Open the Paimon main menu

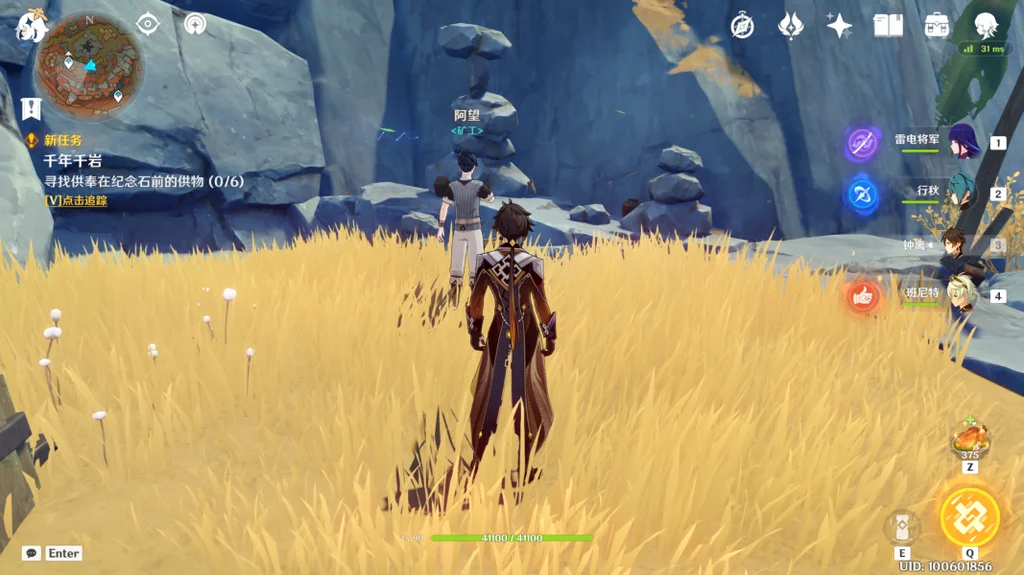coord(30,26)
